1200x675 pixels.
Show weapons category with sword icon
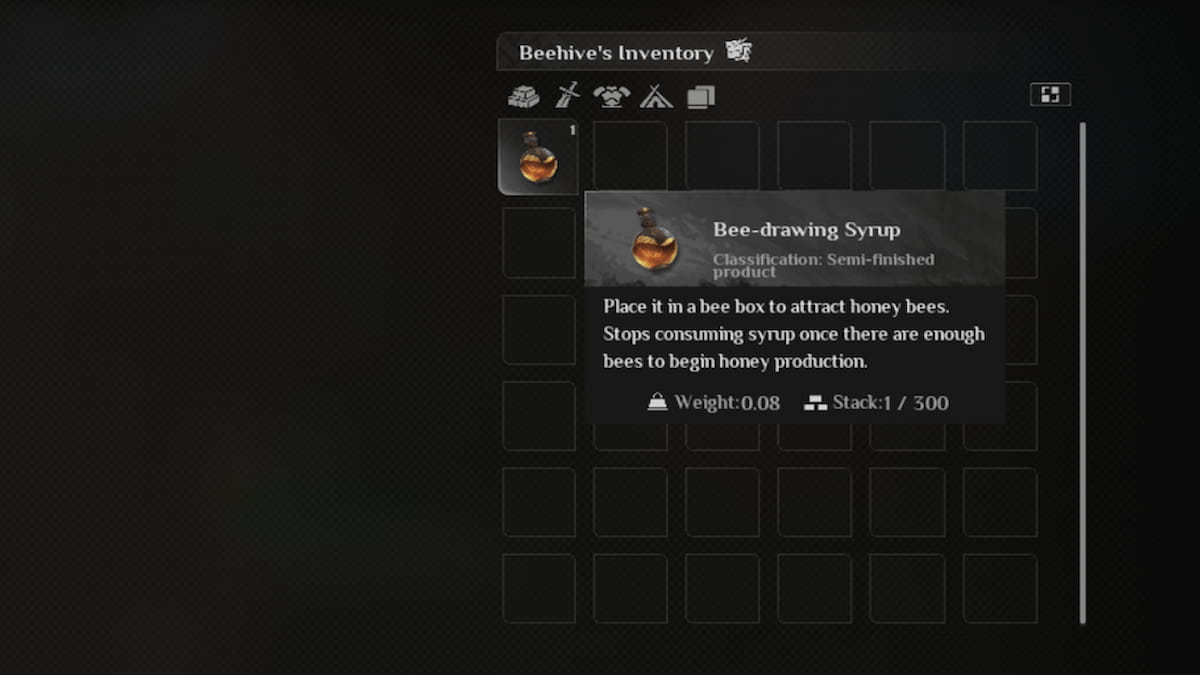(567, 96)
